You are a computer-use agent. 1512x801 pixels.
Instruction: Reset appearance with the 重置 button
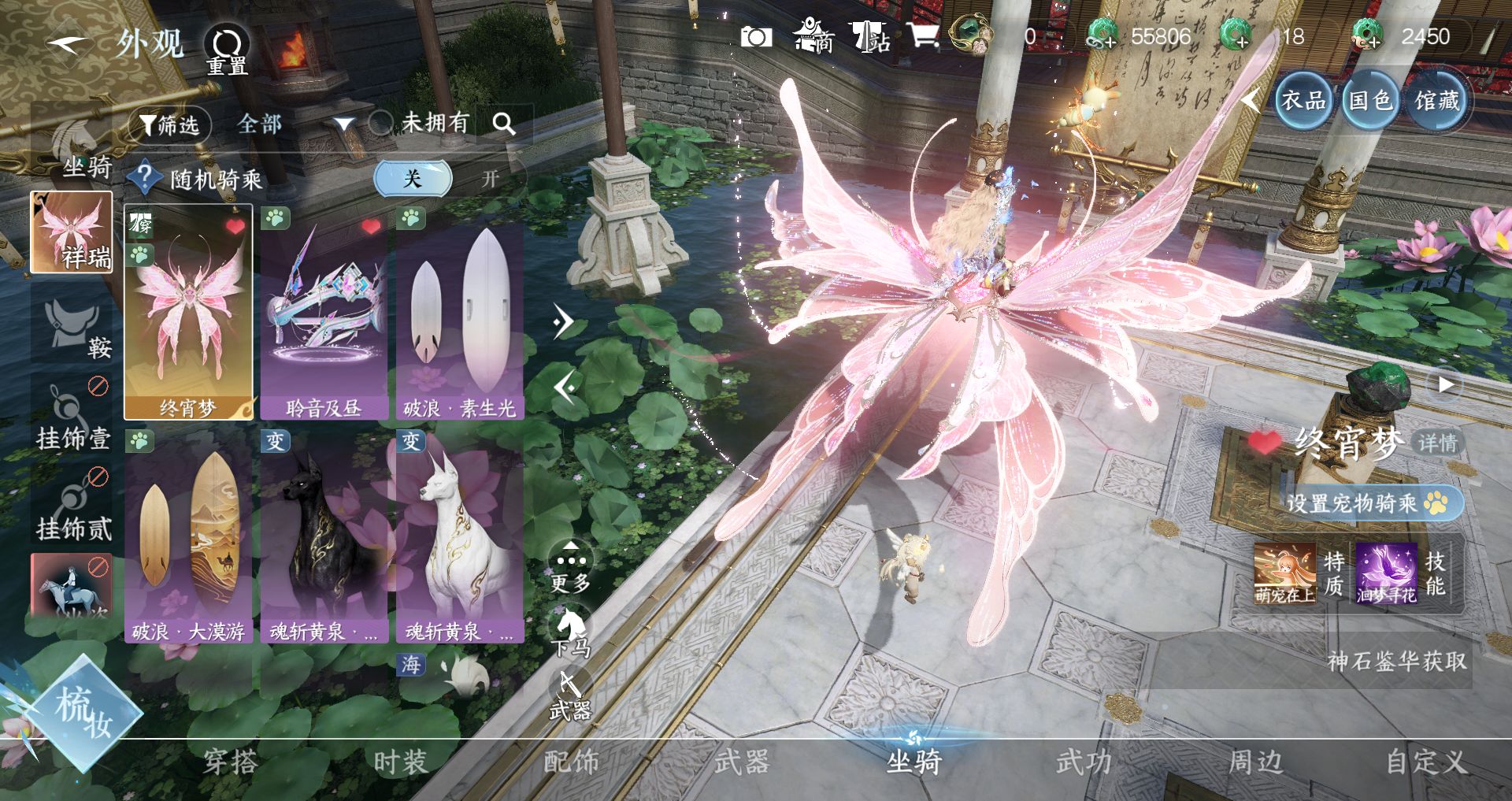coord(228,50)
